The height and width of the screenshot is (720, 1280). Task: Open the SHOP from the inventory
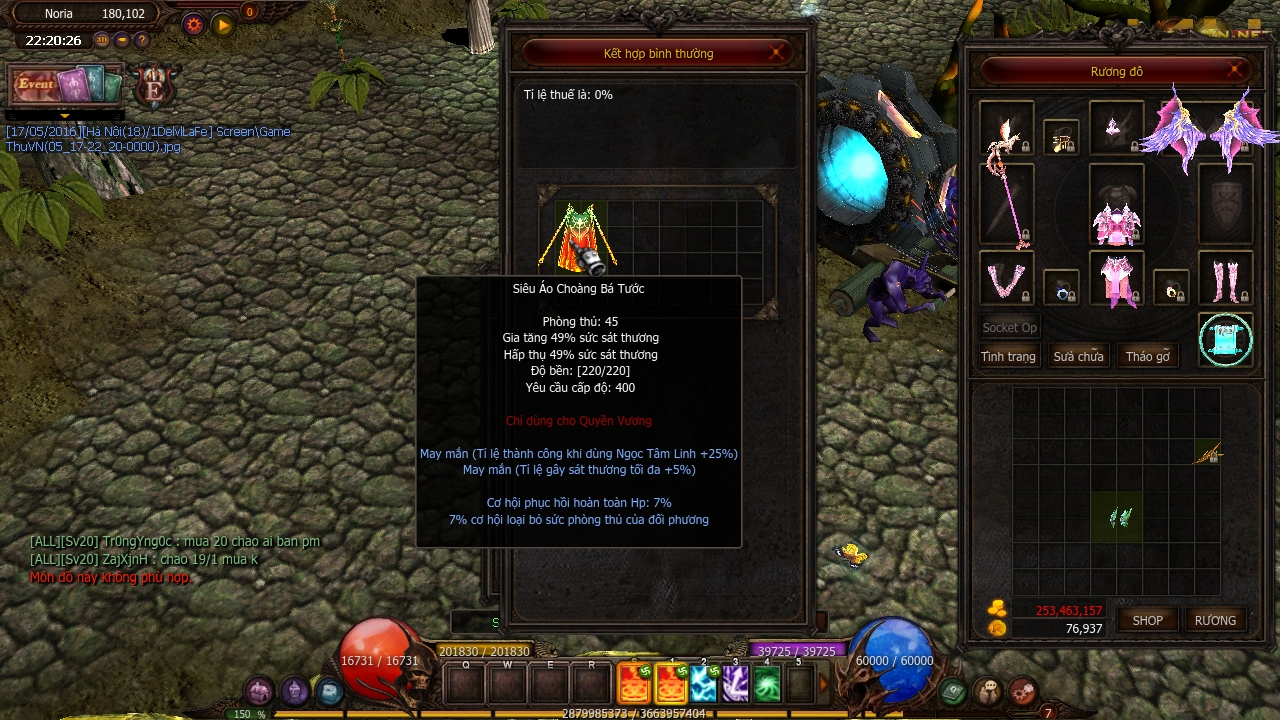pos(1147,620)
